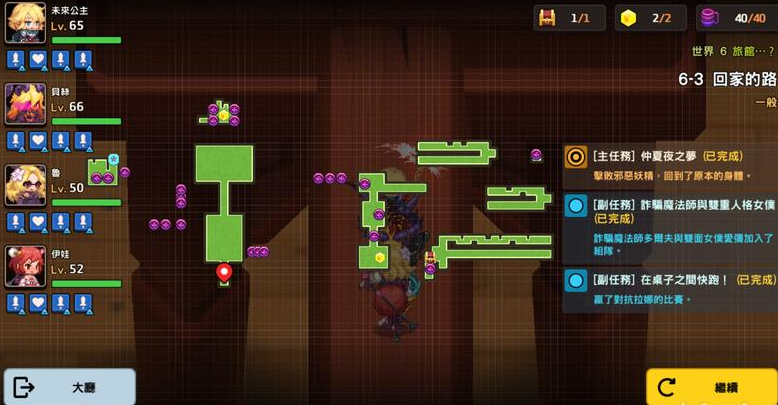Continue the stage with 繼續 button
Viewport: 778px width, 405px height.
(x=711, y=387)
